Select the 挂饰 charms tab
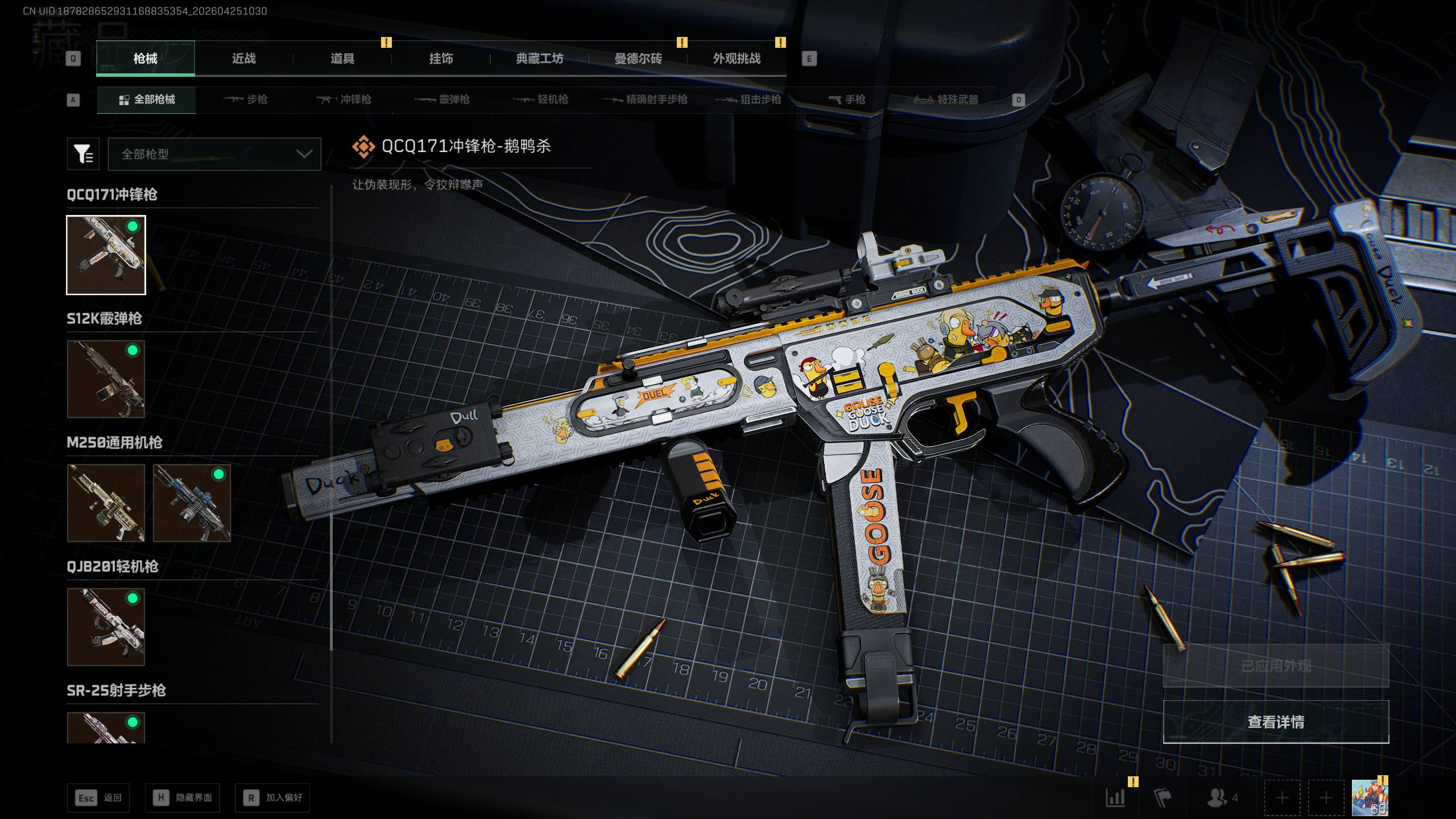 click(x=441, y=59)
